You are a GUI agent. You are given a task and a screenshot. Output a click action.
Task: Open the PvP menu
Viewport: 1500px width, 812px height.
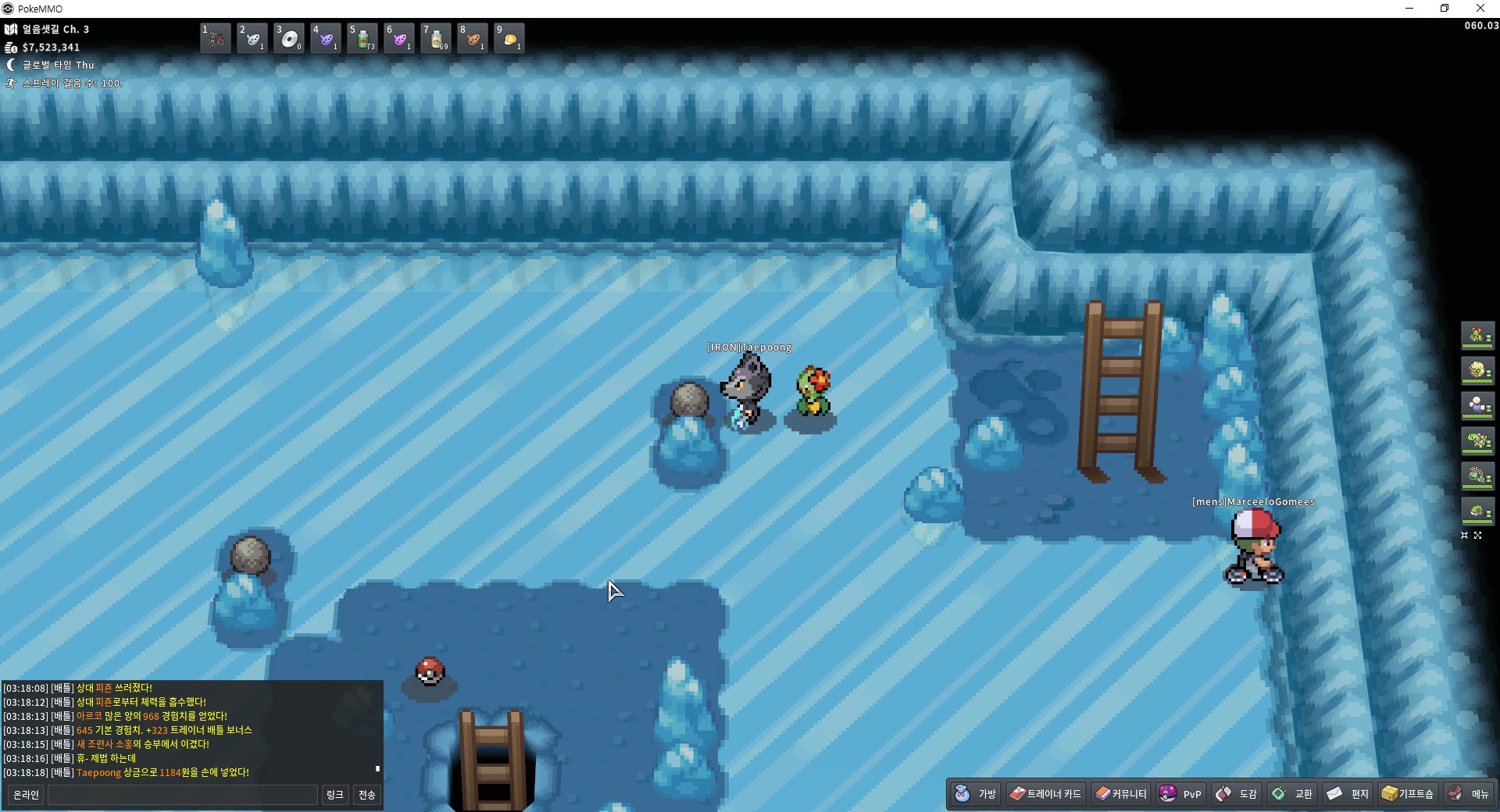pyautogui.click(x=1180, y=794)
